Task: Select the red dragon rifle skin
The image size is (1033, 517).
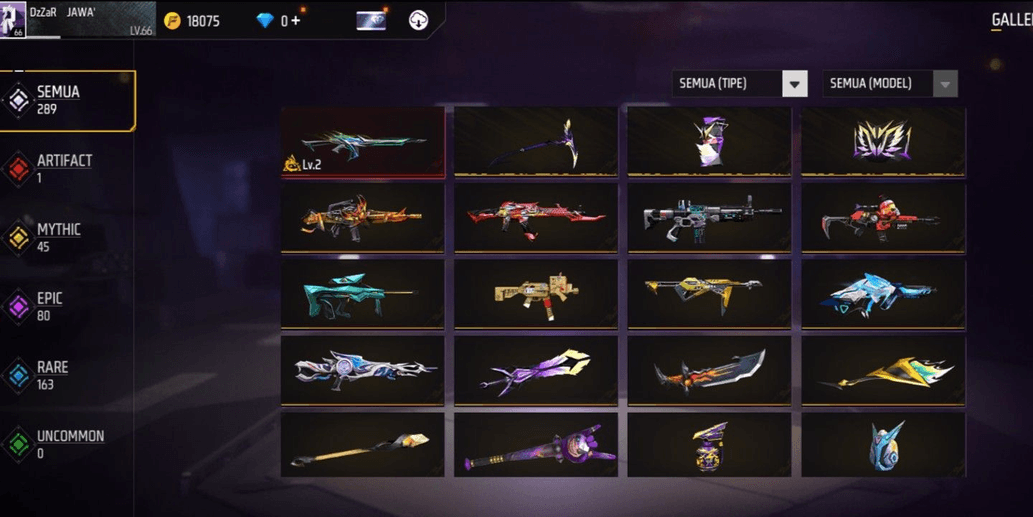Action: (535, 218)
